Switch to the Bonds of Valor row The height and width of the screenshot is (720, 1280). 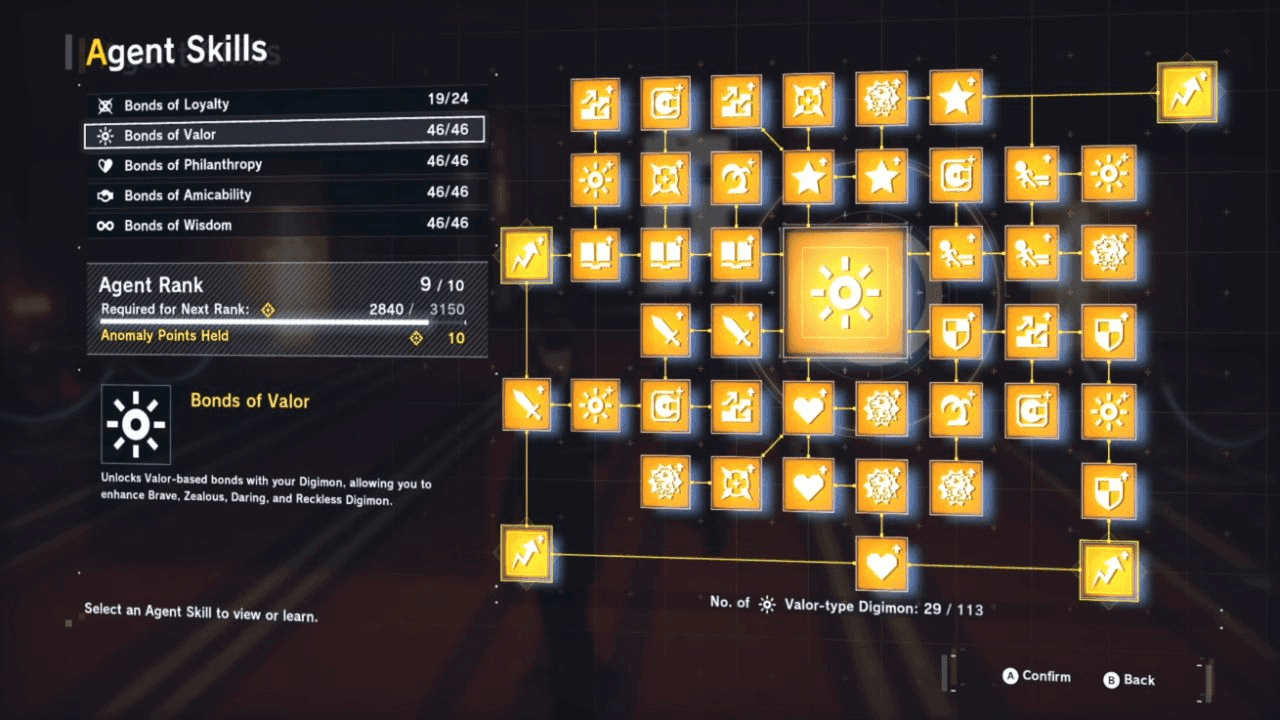click(x=286, y=135)
